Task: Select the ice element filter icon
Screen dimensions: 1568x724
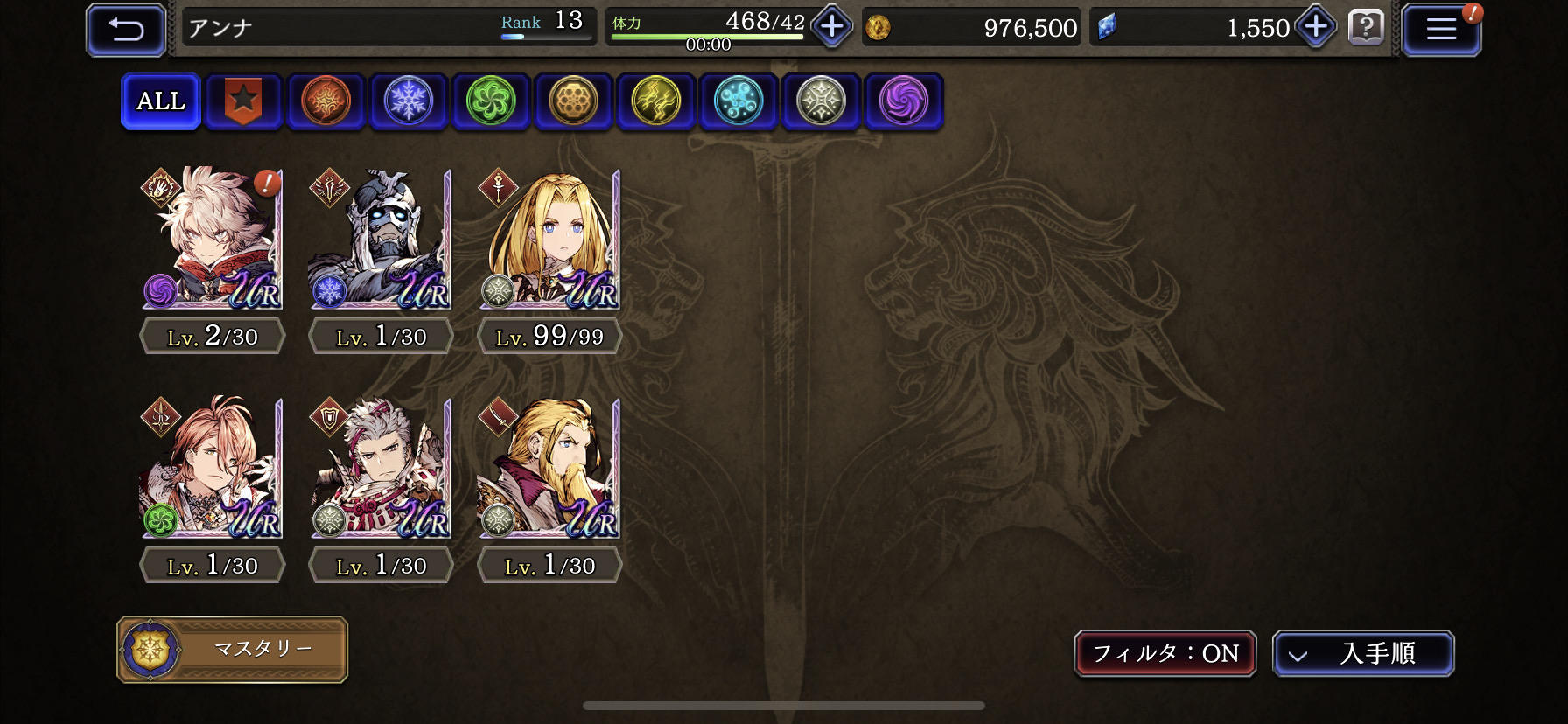Action: point(408,101)
